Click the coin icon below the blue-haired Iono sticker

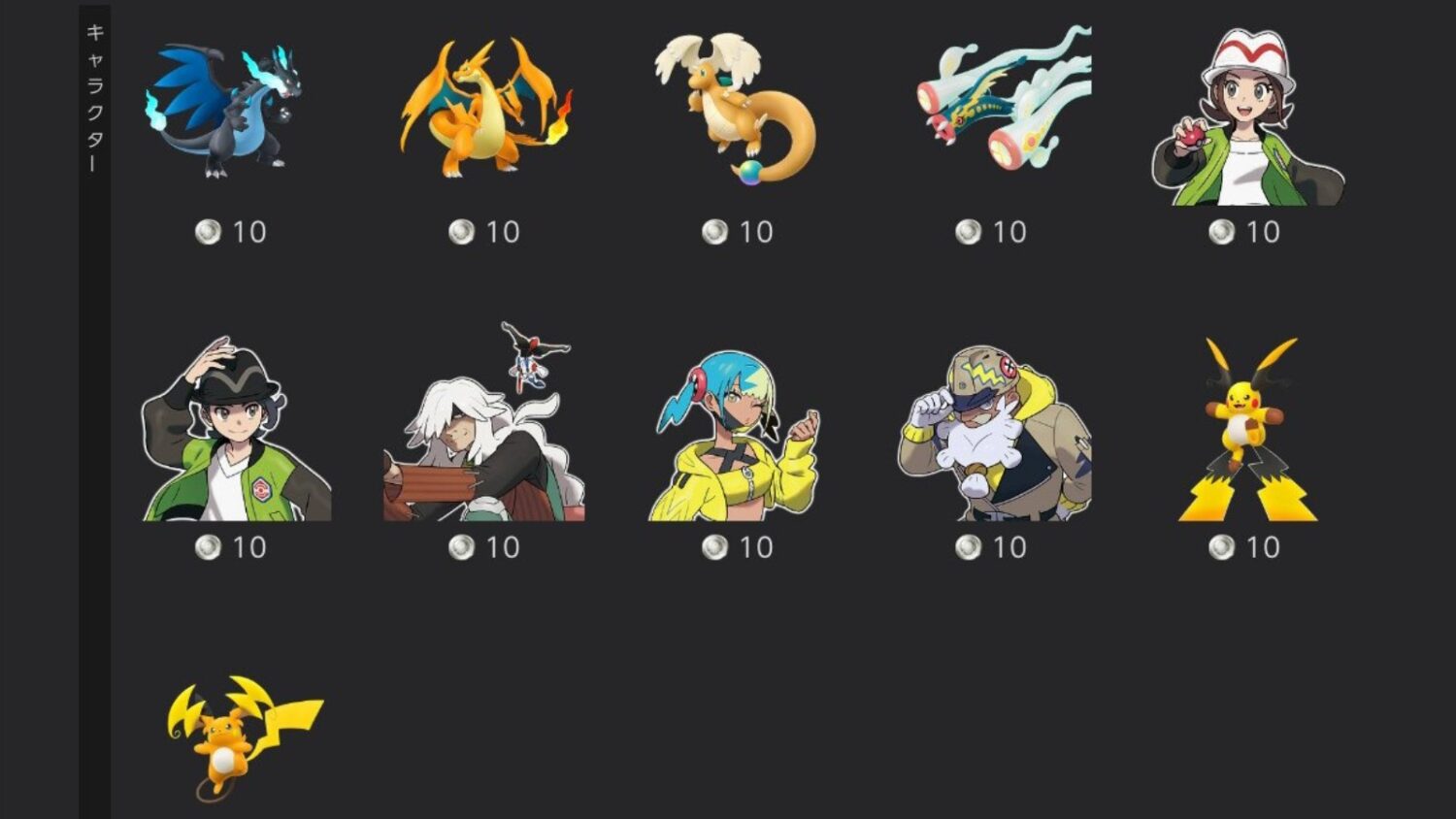[713, 547]
